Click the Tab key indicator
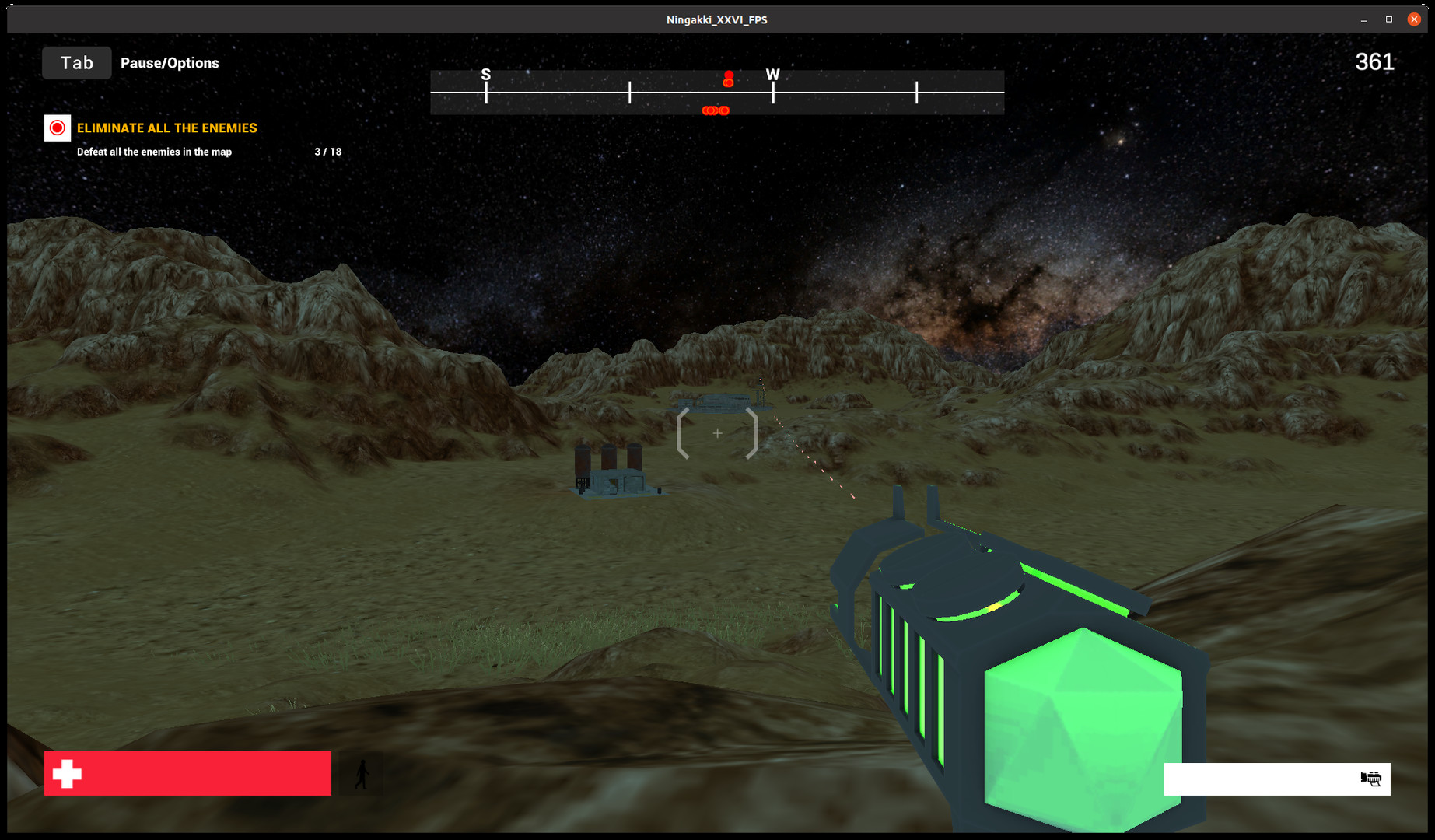Viewport: 1435px width, 840px height. pos(76,62)
